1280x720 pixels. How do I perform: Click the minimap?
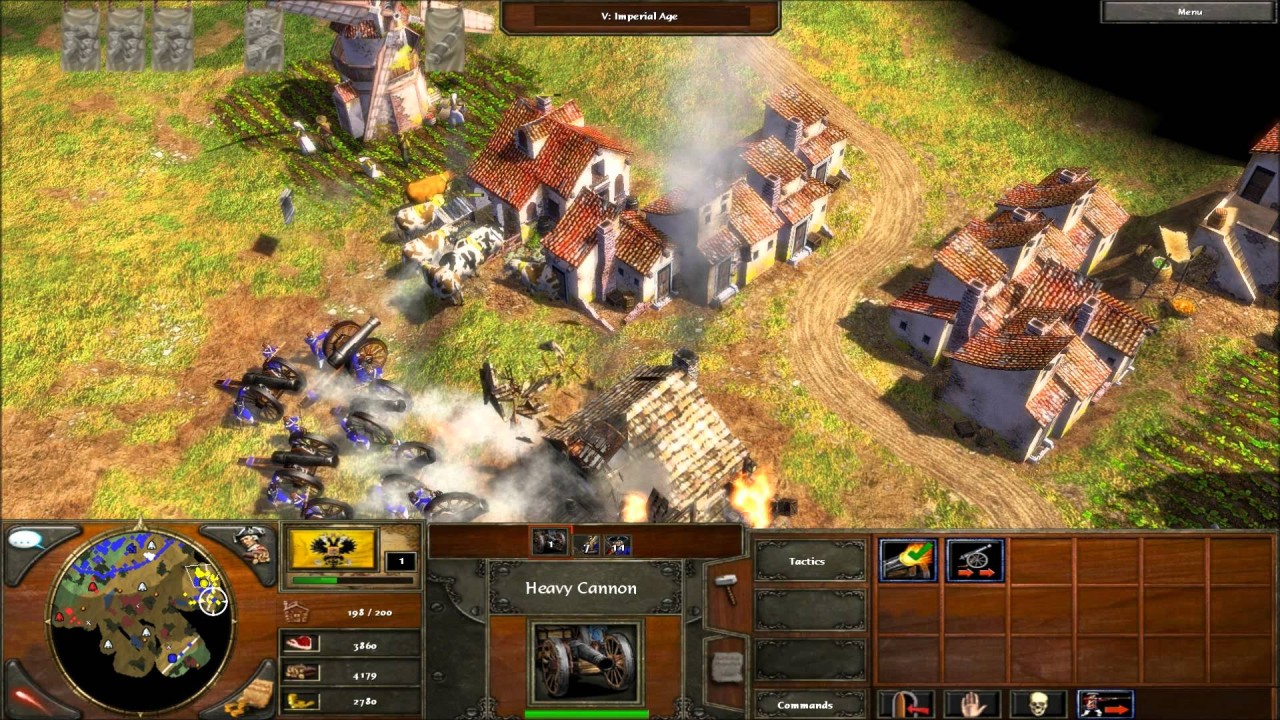[139, 613]
